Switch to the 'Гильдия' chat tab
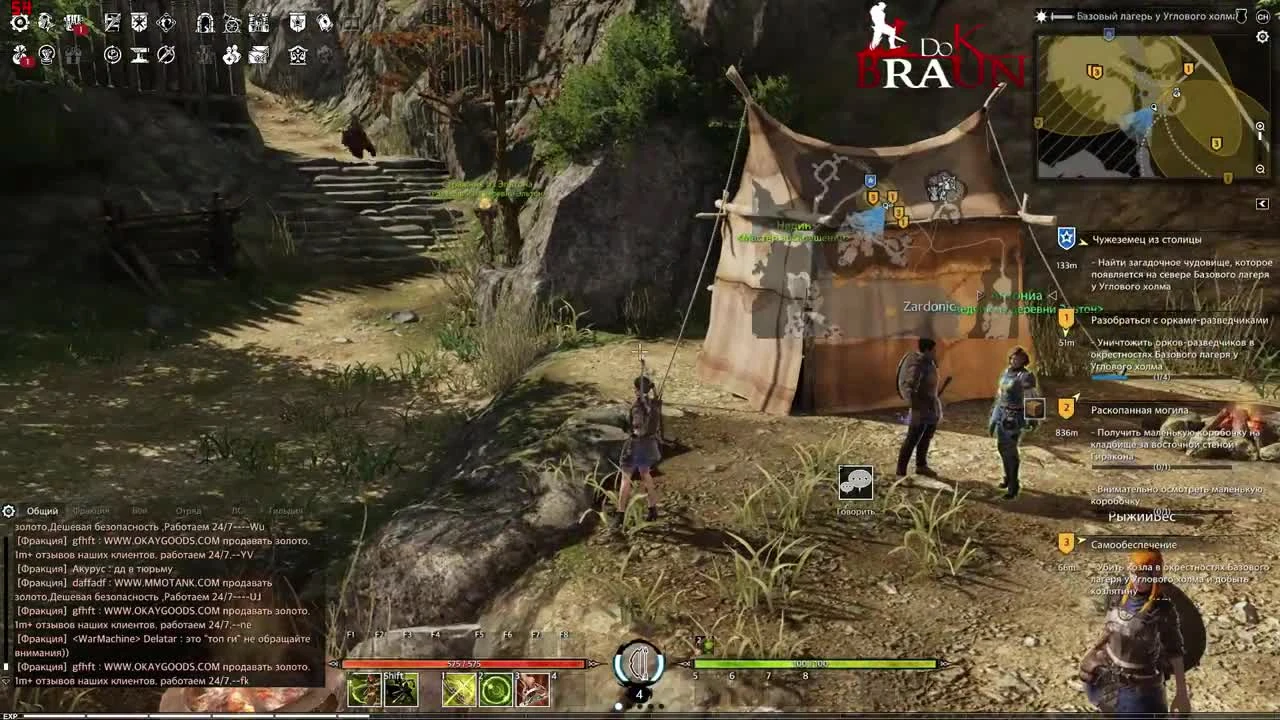 (284, 511)
